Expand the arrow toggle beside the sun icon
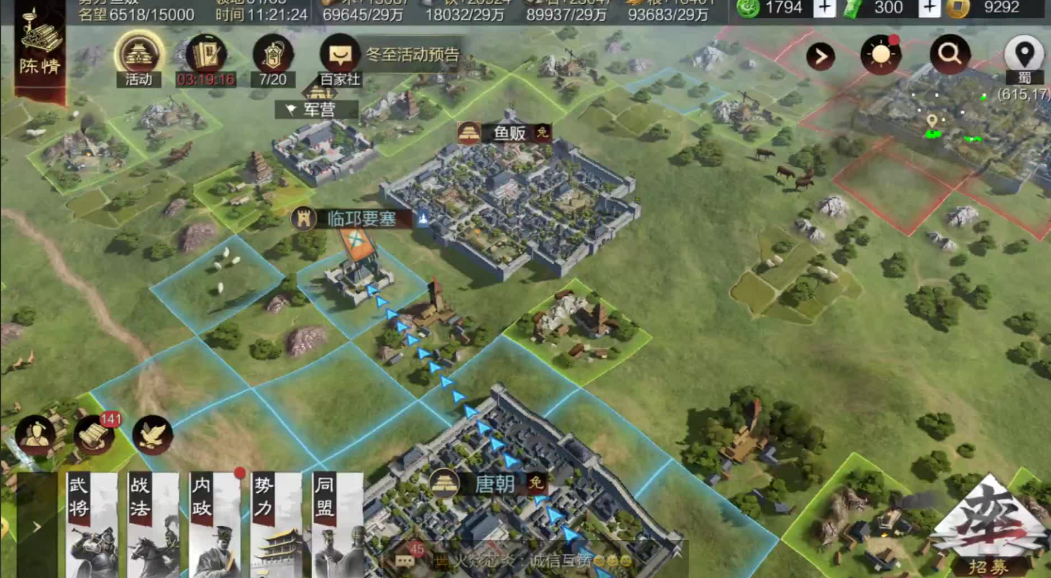The height and width of the screenshot is (578, 1051). tap(821, 56)
